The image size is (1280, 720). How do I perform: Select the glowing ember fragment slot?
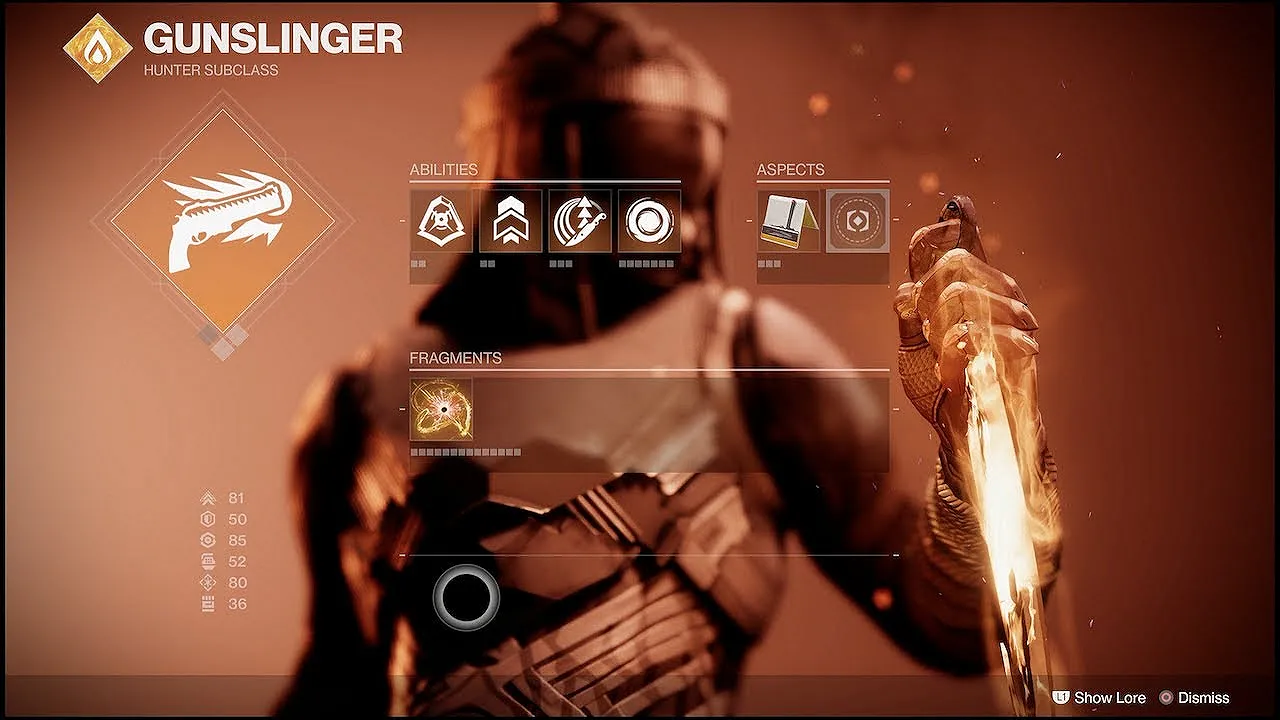pos(441,409)
